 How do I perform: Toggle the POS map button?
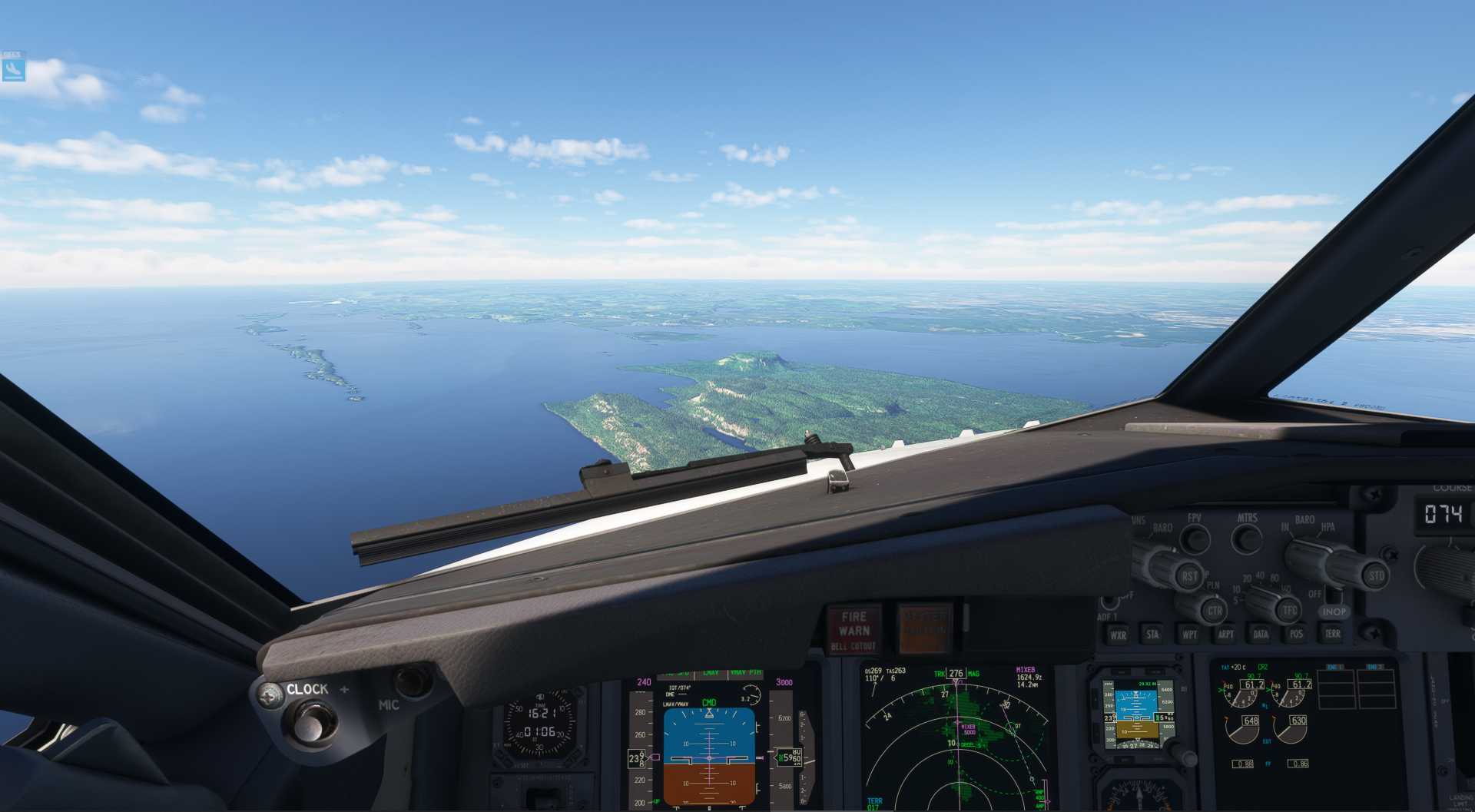pos(1296,635)
